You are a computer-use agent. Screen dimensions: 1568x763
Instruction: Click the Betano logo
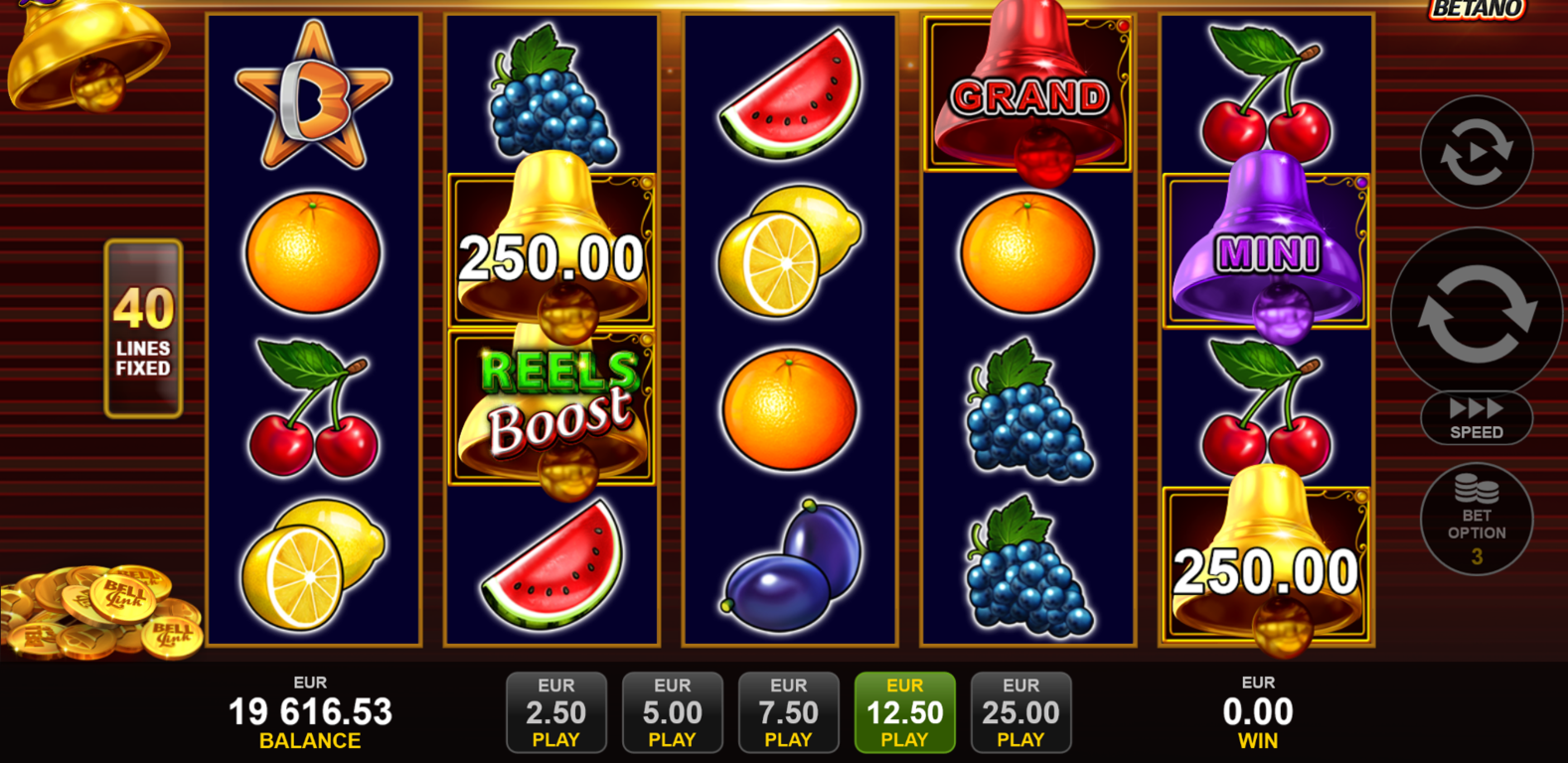1476,8
